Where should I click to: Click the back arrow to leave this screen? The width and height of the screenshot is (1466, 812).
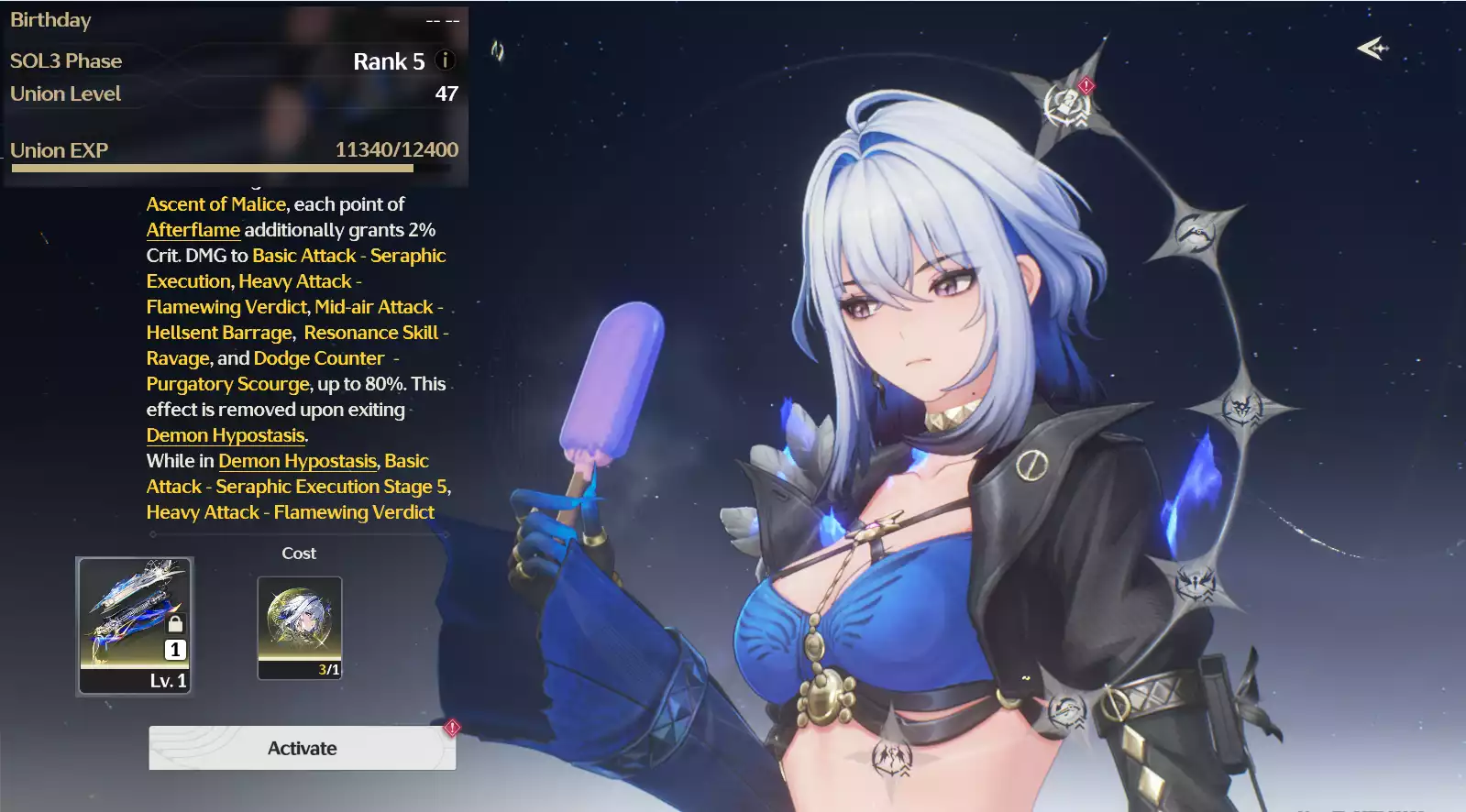[x=1372, y=48]
